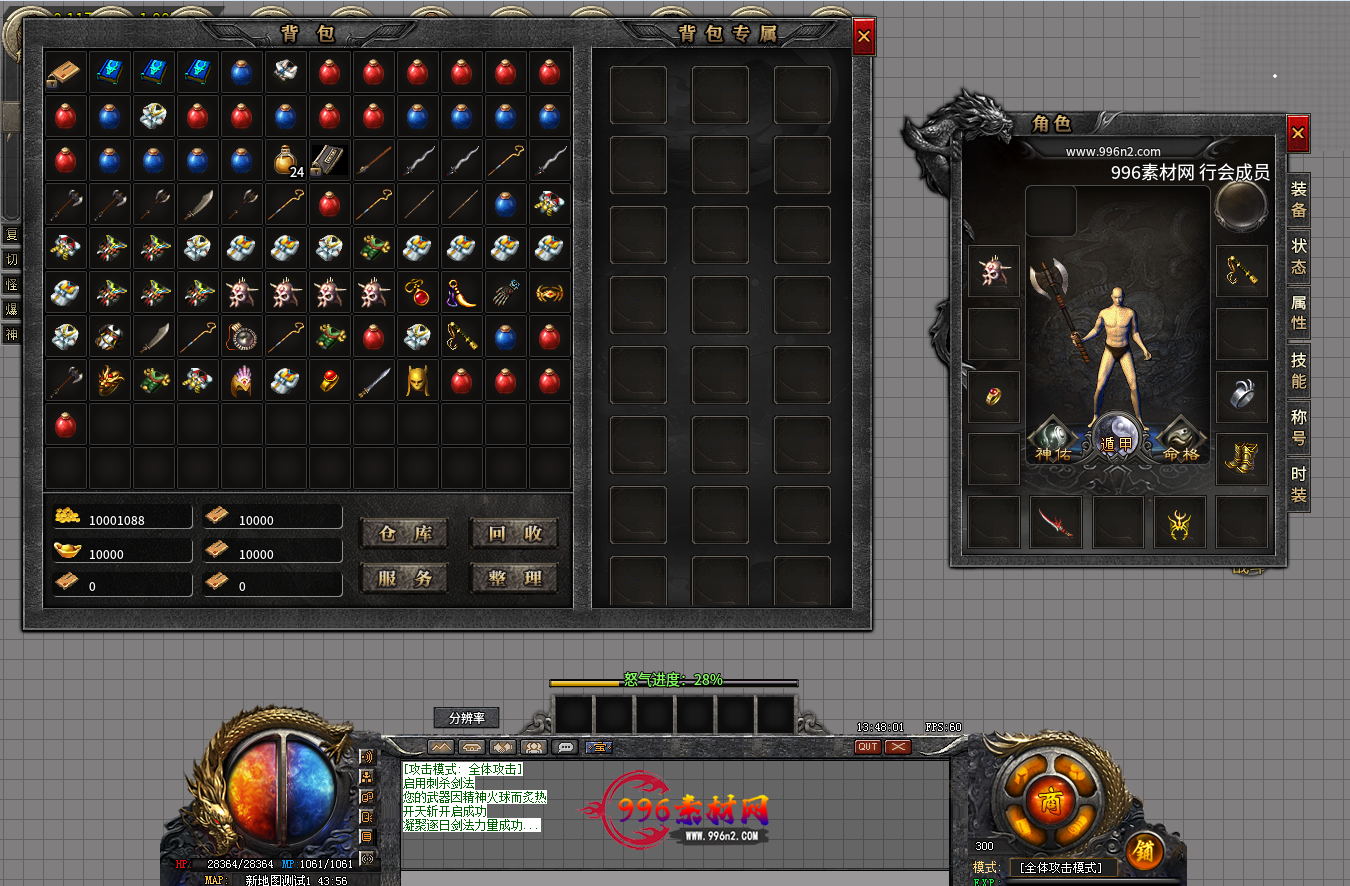Image resolution: width=1350 pixels, height=886 pixels.
Task: Select the equipped golden boots slot
Action: coord(1241,459)
